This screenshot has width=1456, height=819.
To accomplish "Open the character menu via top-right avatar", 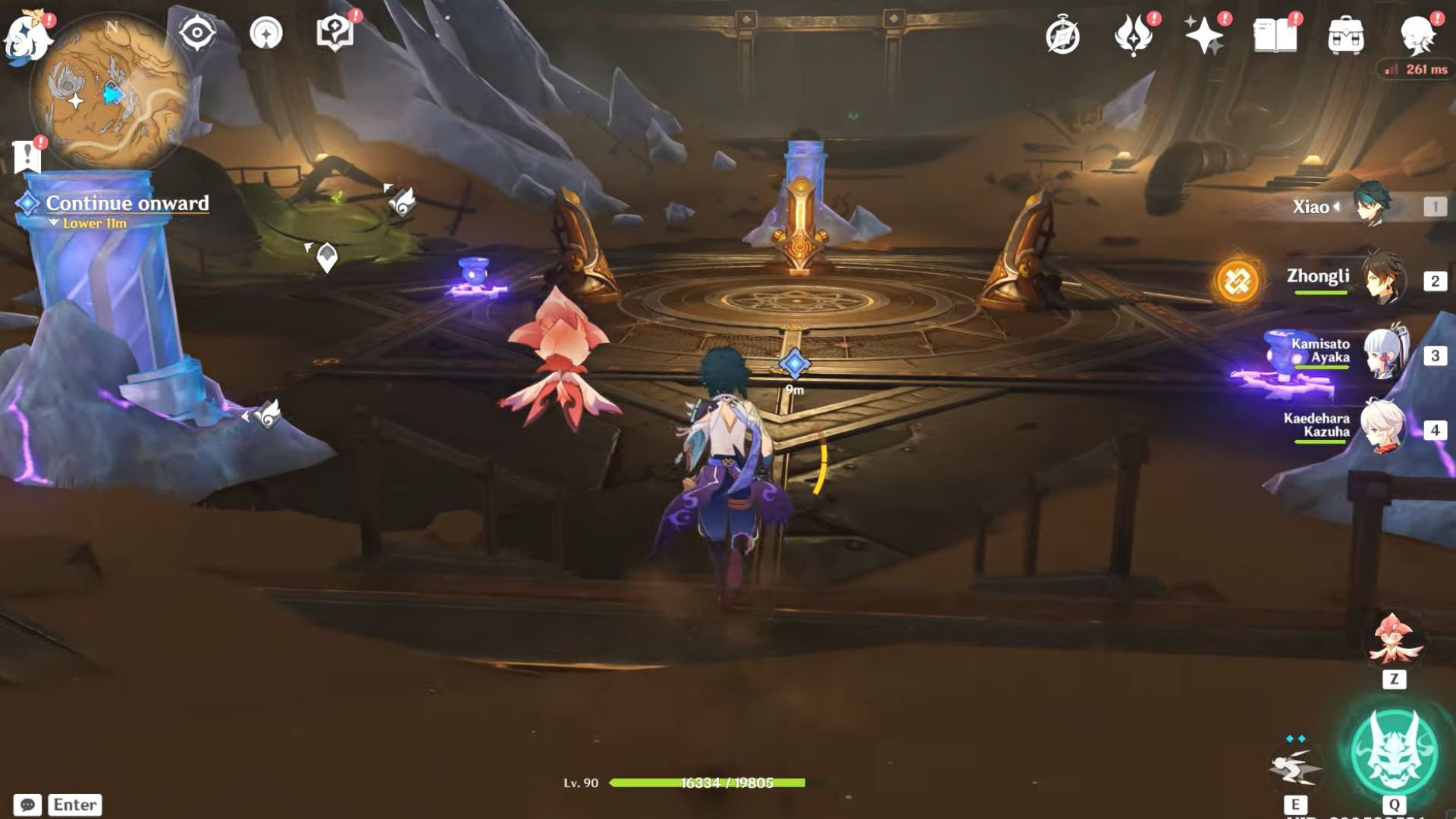I will tap(1420, 34).
